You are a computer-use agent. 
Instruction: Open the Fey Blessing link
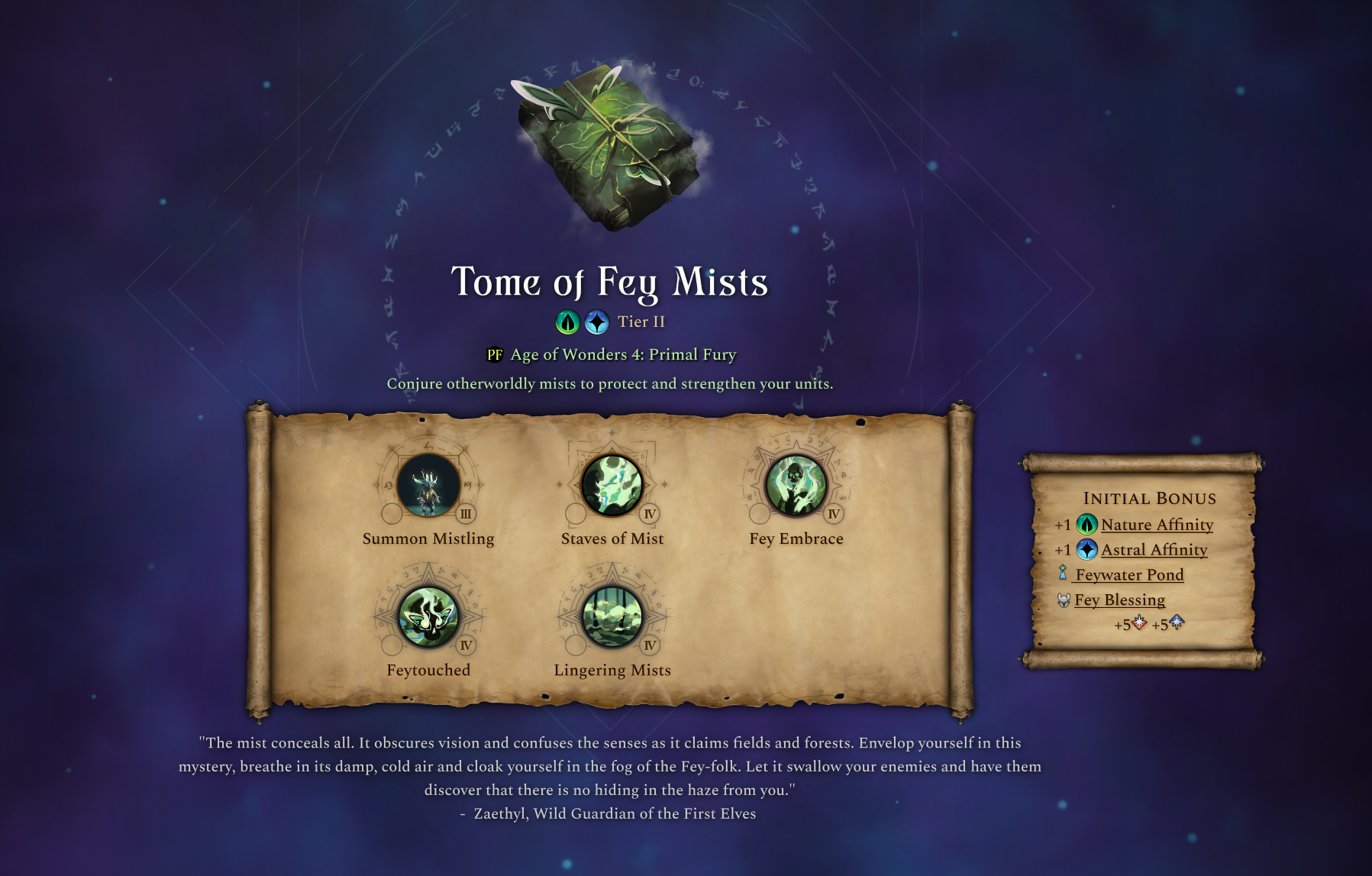tap(1119, 600)
